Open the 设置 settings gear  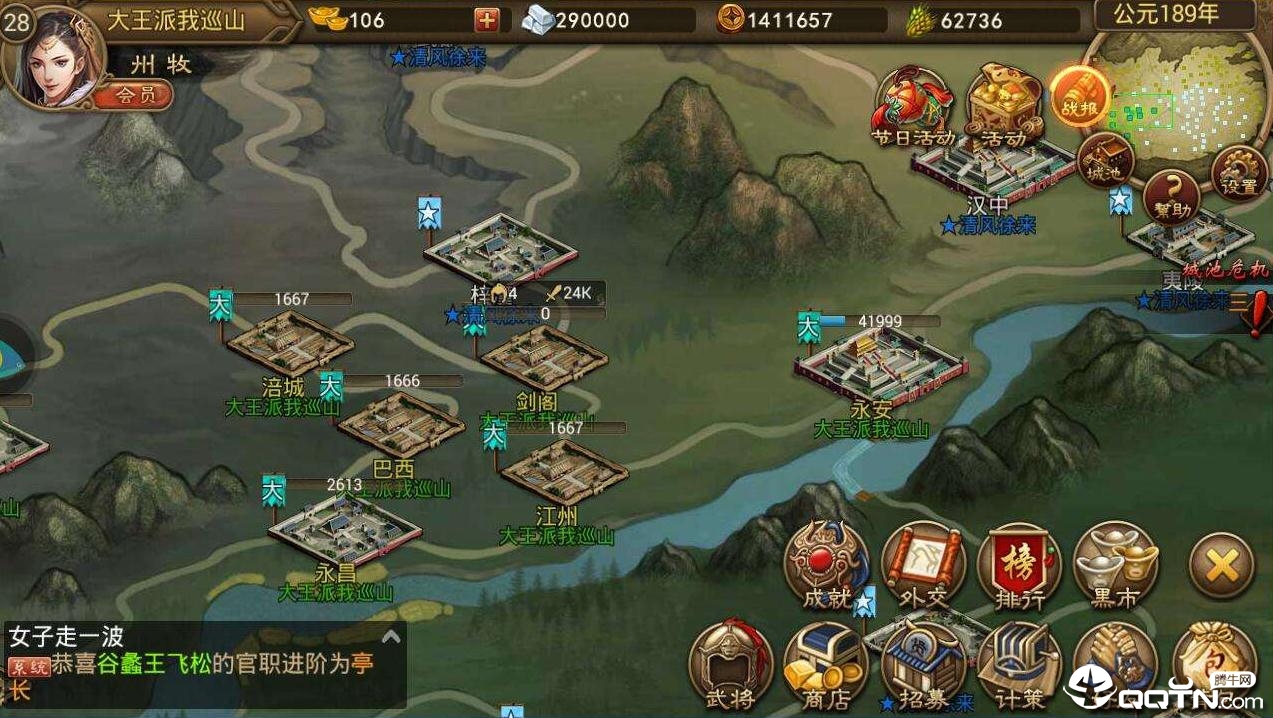[x=1239, y=172]
